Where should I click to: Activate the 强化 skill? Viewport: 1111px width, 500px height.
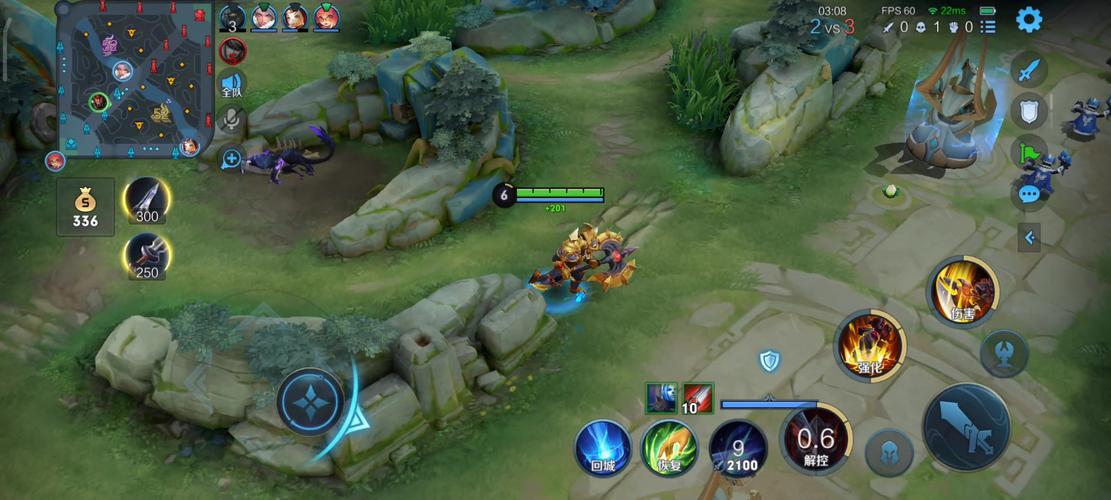coord(869,345)
